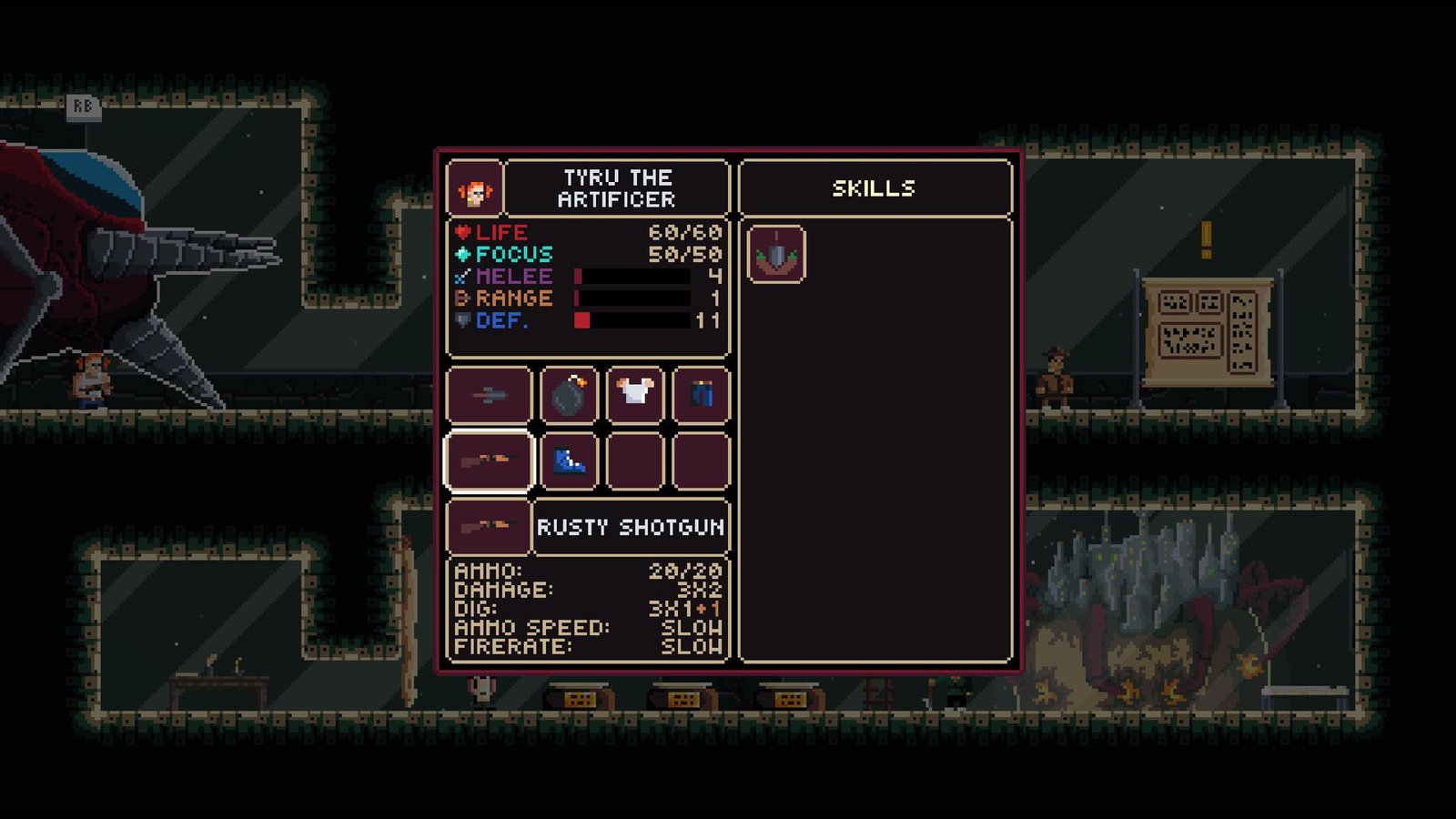Viewport: 1456px width, 819px height.
Task: Choose the blue pants equipment slot
Action: [701, 396]
